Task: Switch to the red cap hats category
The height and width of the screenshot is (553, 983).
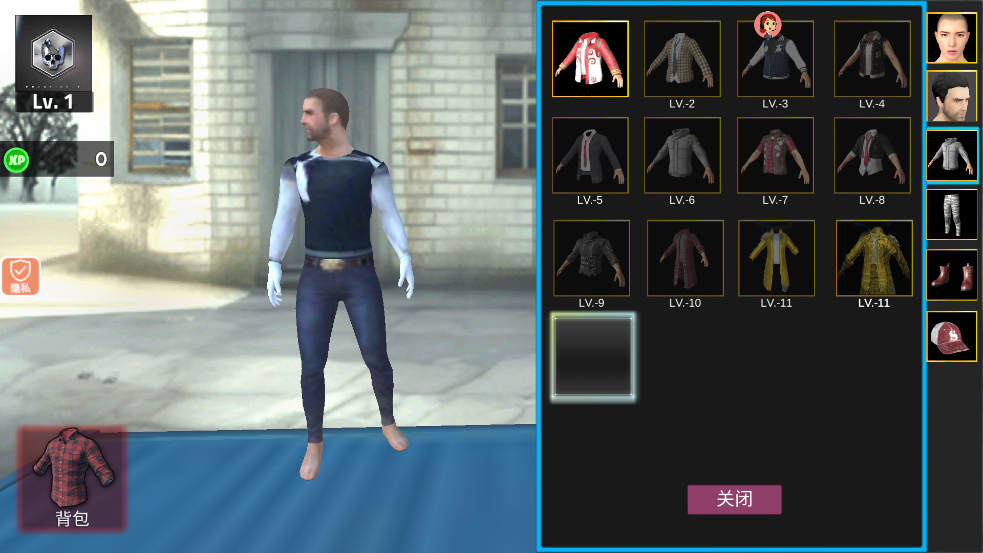Action: pyautogui.click(x=951, y=336)
